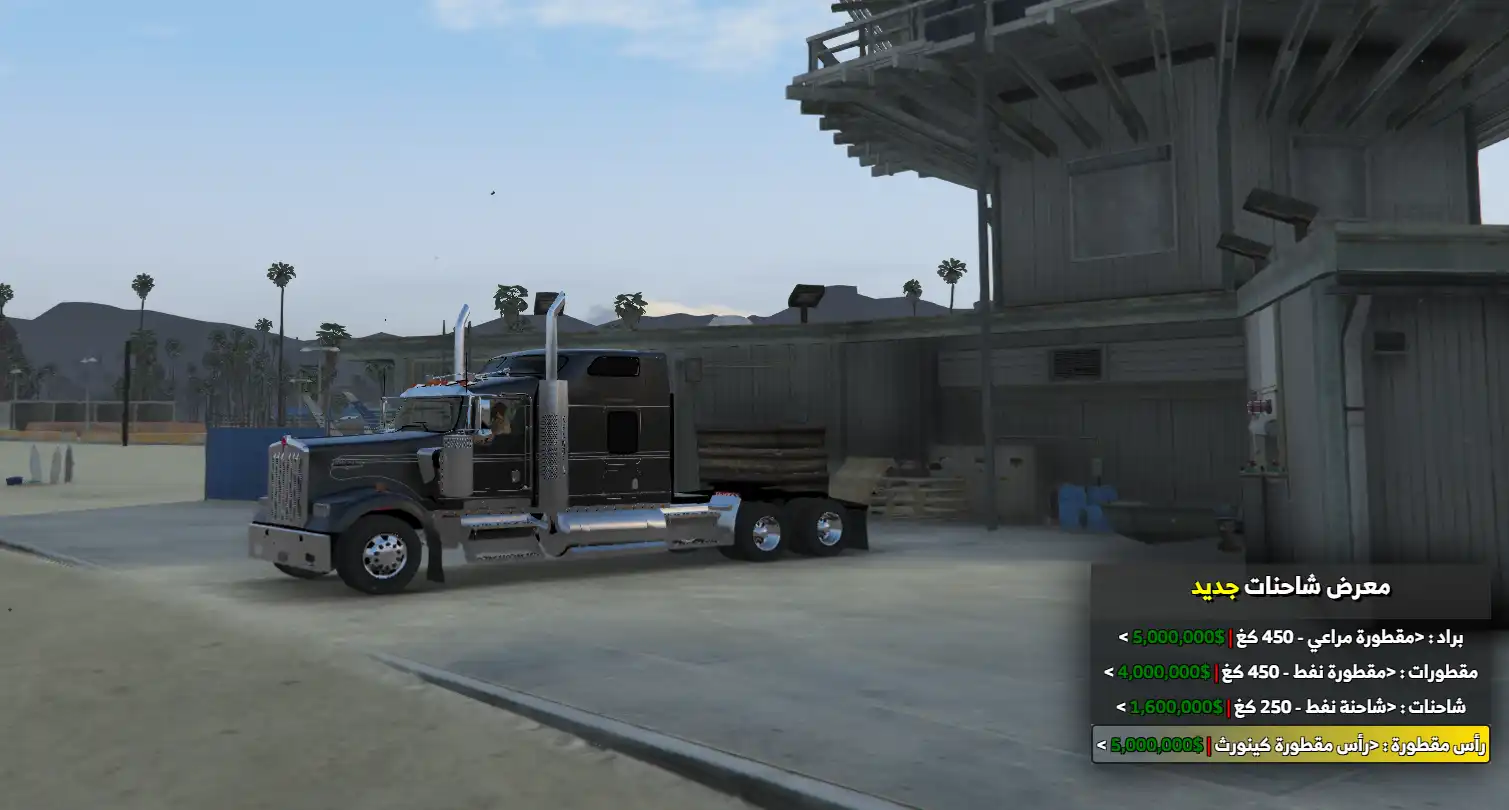
Task: Select the براد refrigerated trailer row
Action: [x=1290, y=637]
